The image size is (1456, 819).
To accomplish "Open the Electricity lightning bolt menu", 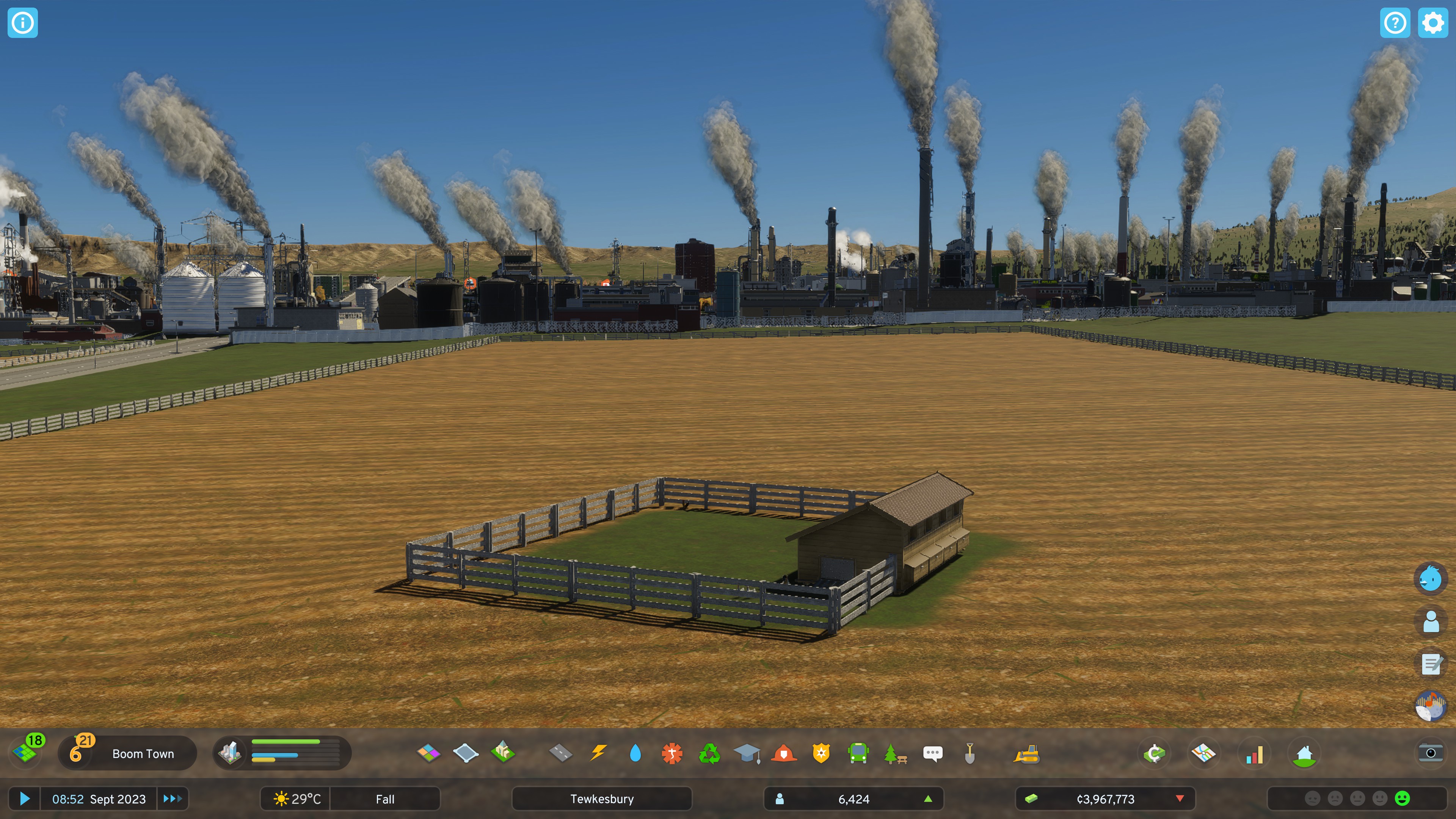I will point(598,753).
